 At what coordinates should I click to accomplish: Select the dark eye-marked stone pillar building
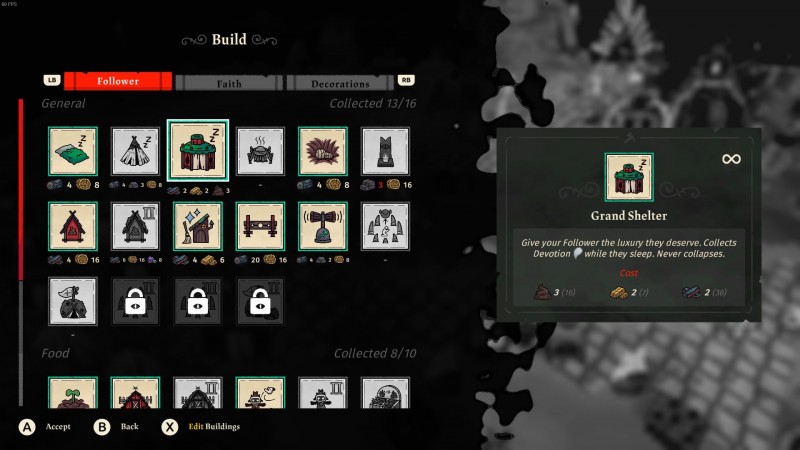(385, 151)
